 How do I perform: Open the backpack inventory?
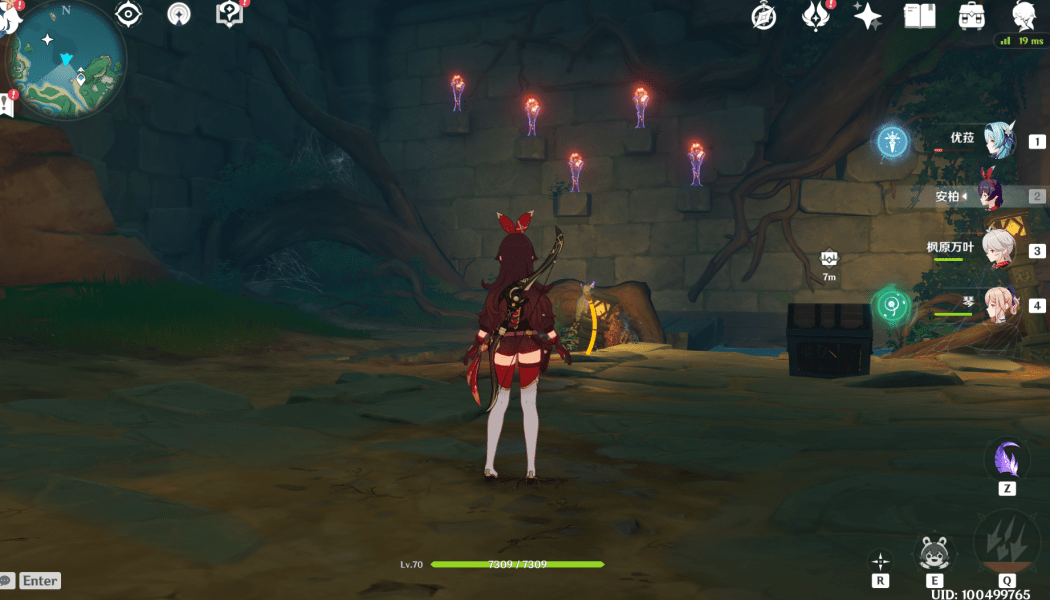click(x=970, y=16)
